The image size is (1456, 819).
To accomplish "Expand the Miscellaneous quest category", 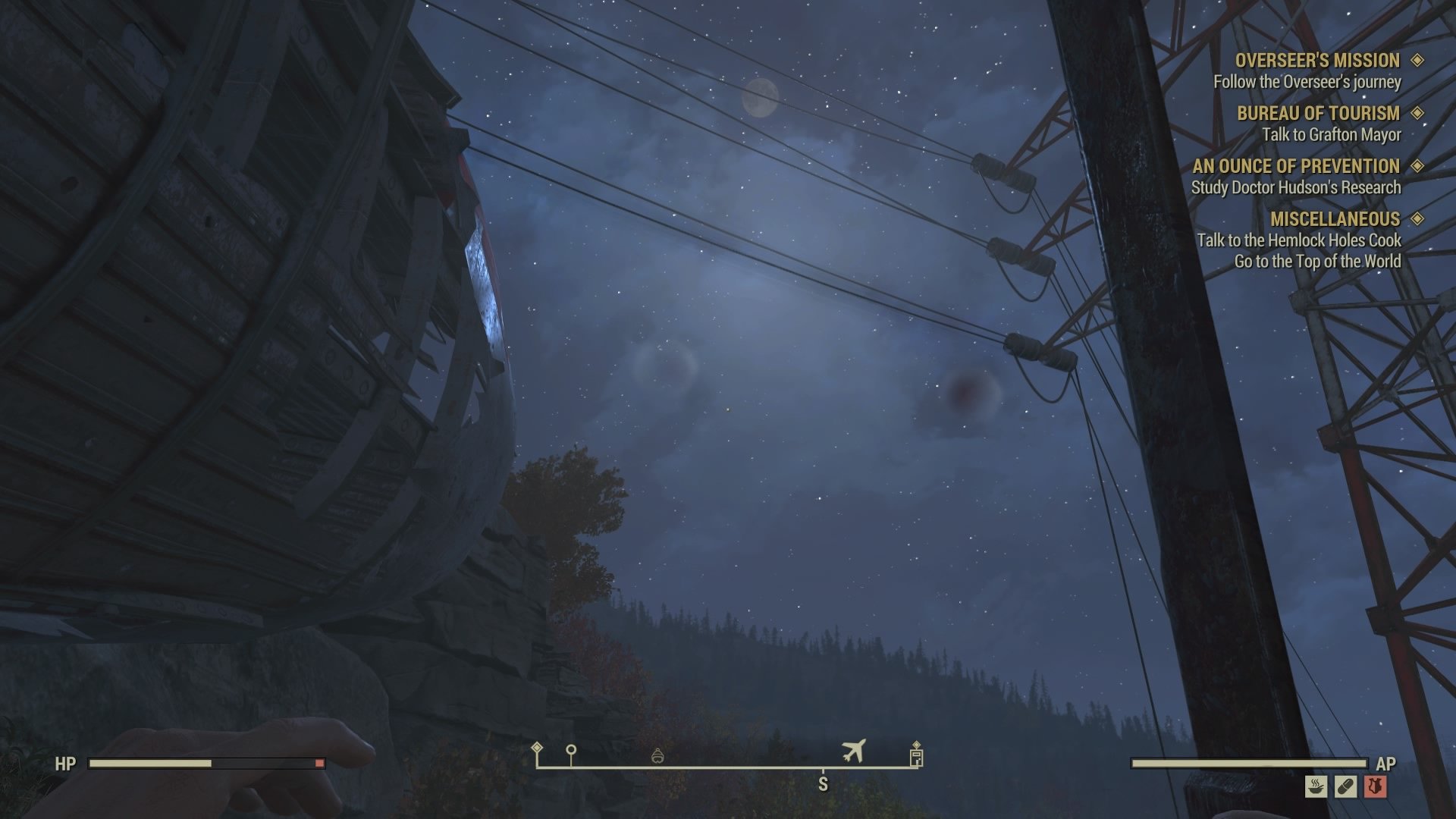I will 1419,219.
